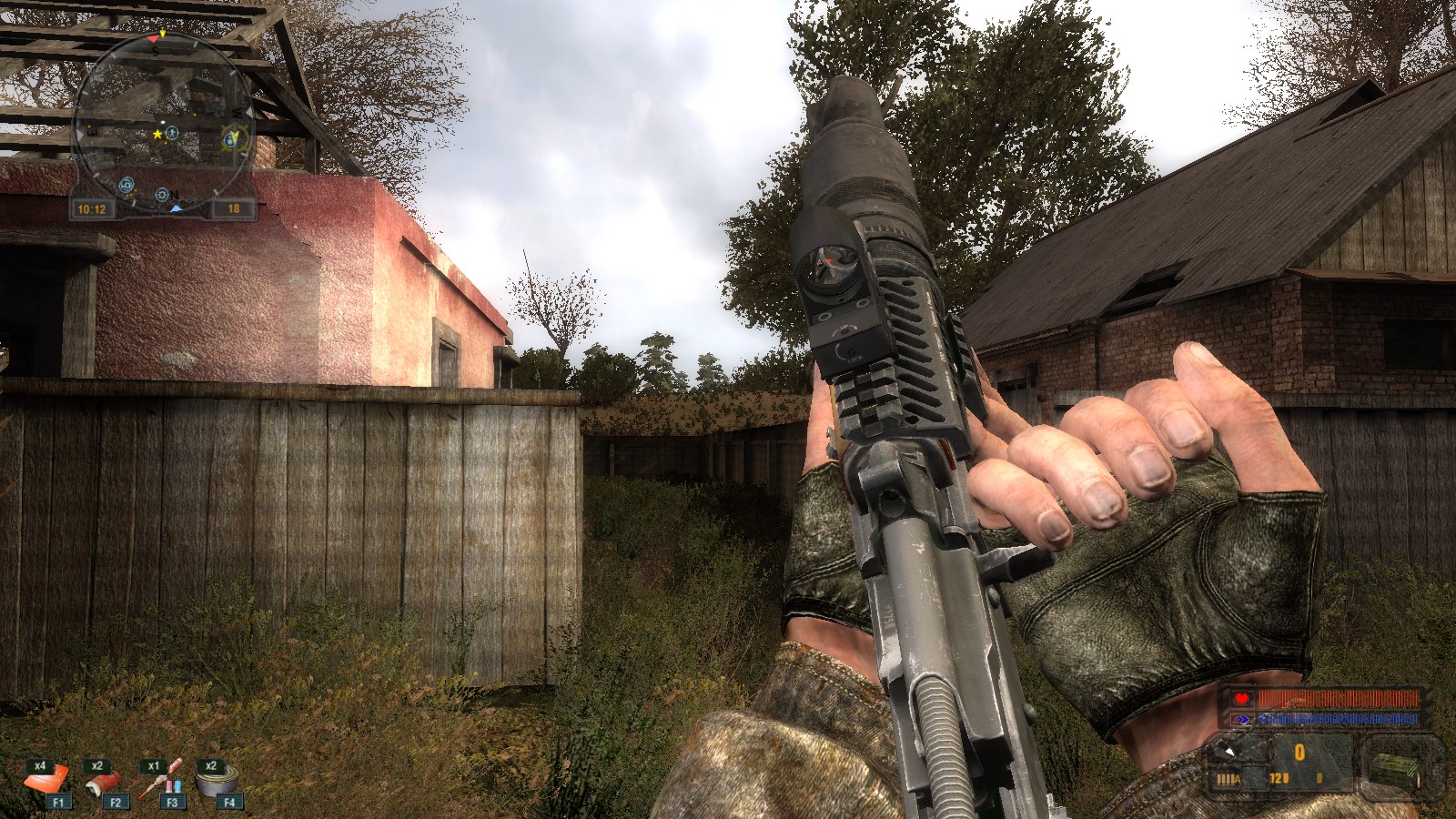Select the yellow star marker on minimap
The width and height of the screenshot is (1456, 819).
[x=157, y=135]
